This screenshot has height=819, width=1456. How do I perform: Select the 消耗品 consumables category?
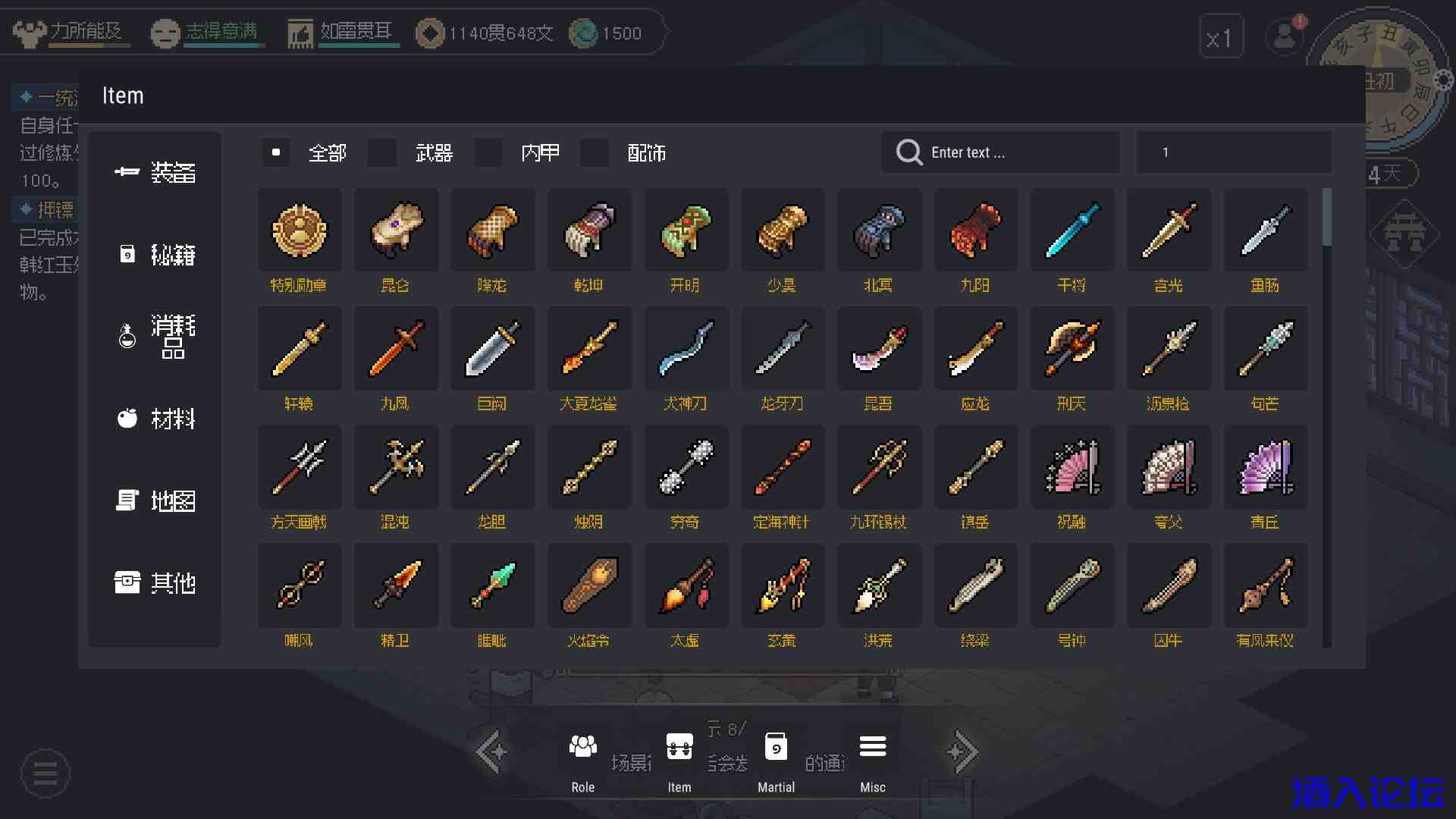click(x=155, y=336)
